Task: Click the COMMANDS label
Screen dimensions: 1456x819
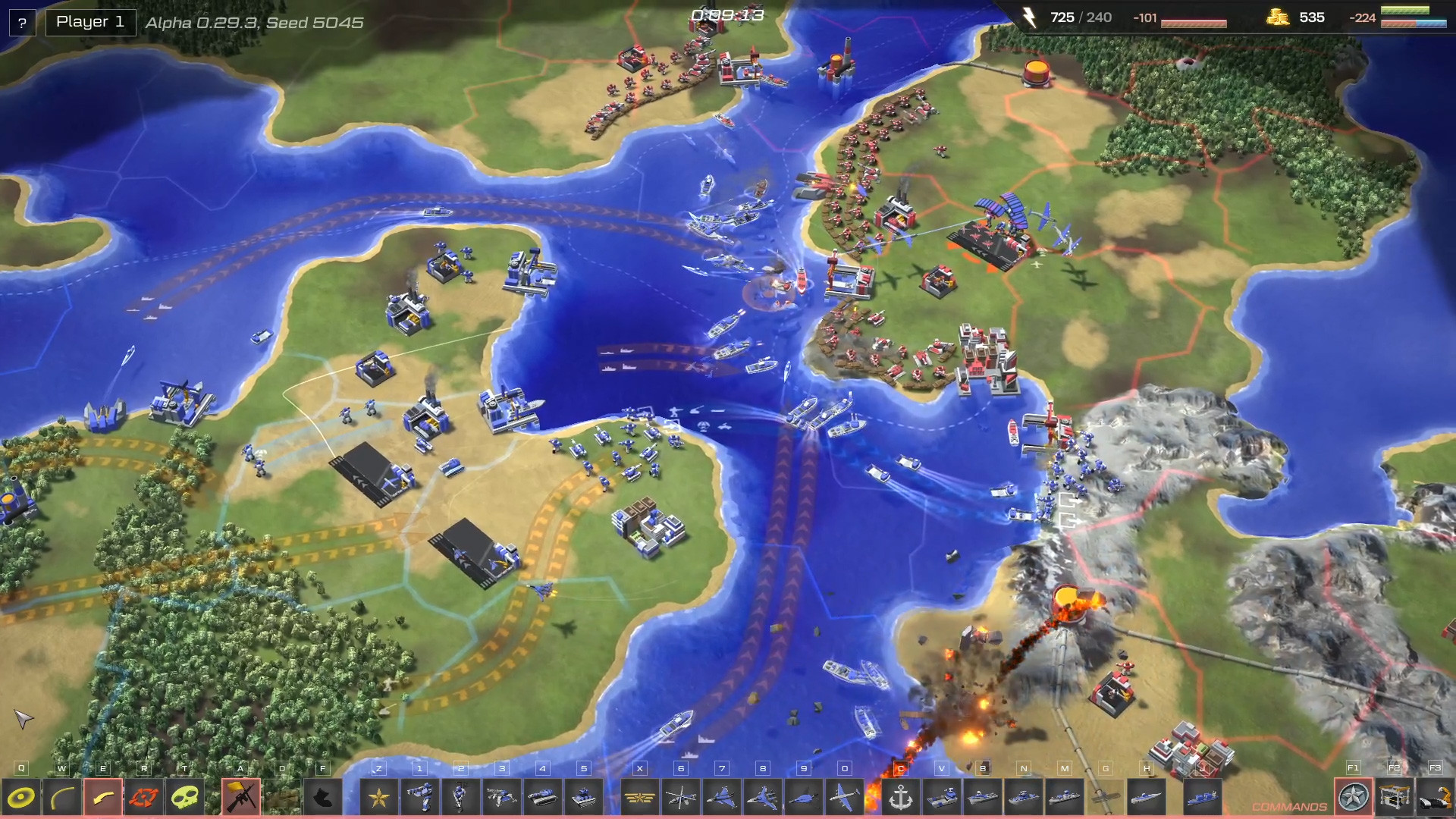Action: click(x=1289, y=807)
